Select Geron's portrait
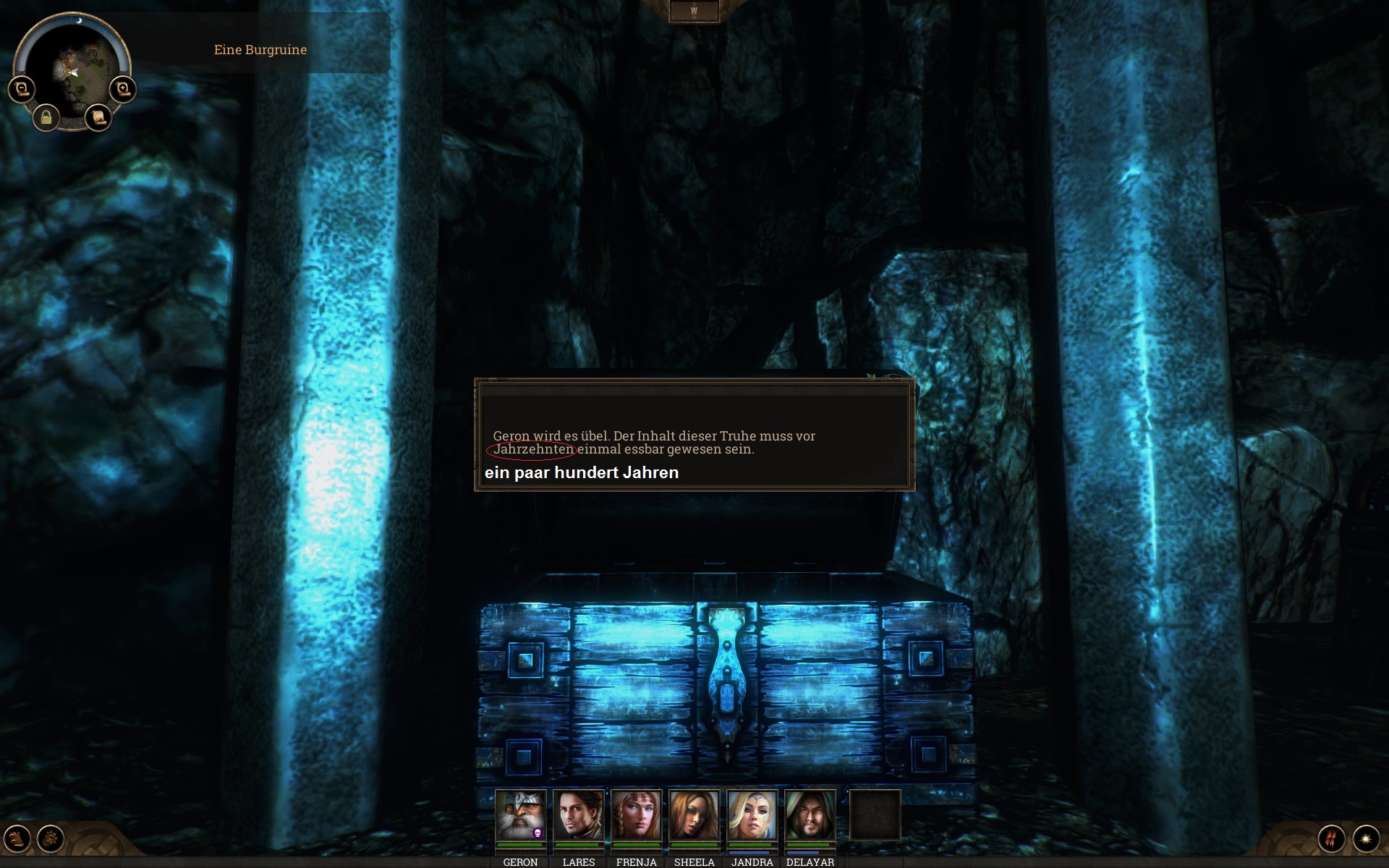1389x868 pixels. click(x=520, y=815)
